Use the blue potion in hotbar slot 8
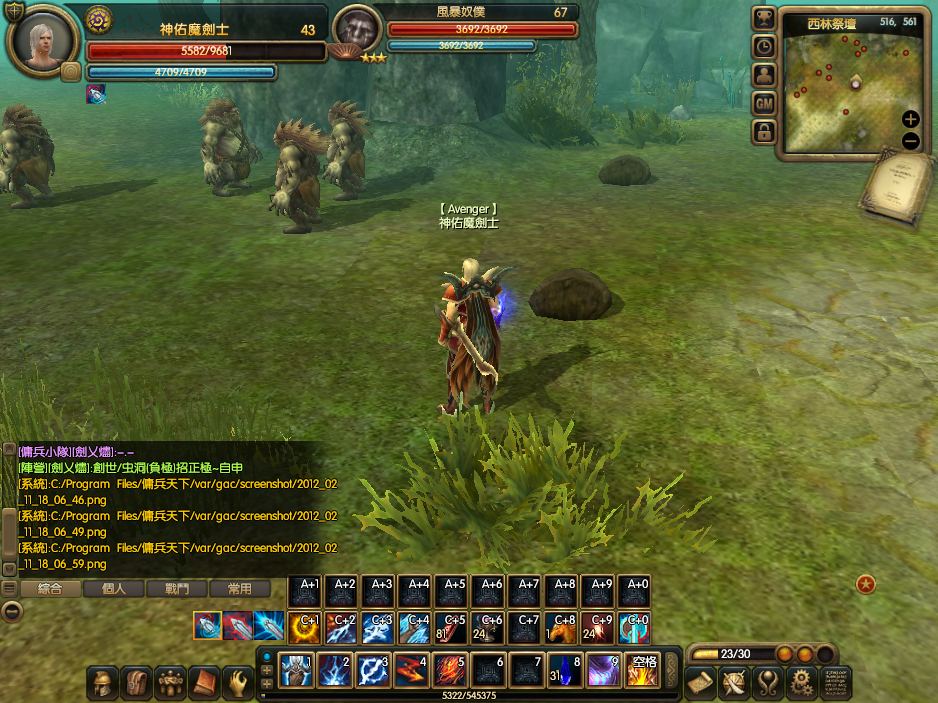This screenshot has height=703, width=938. coord(566,670)
